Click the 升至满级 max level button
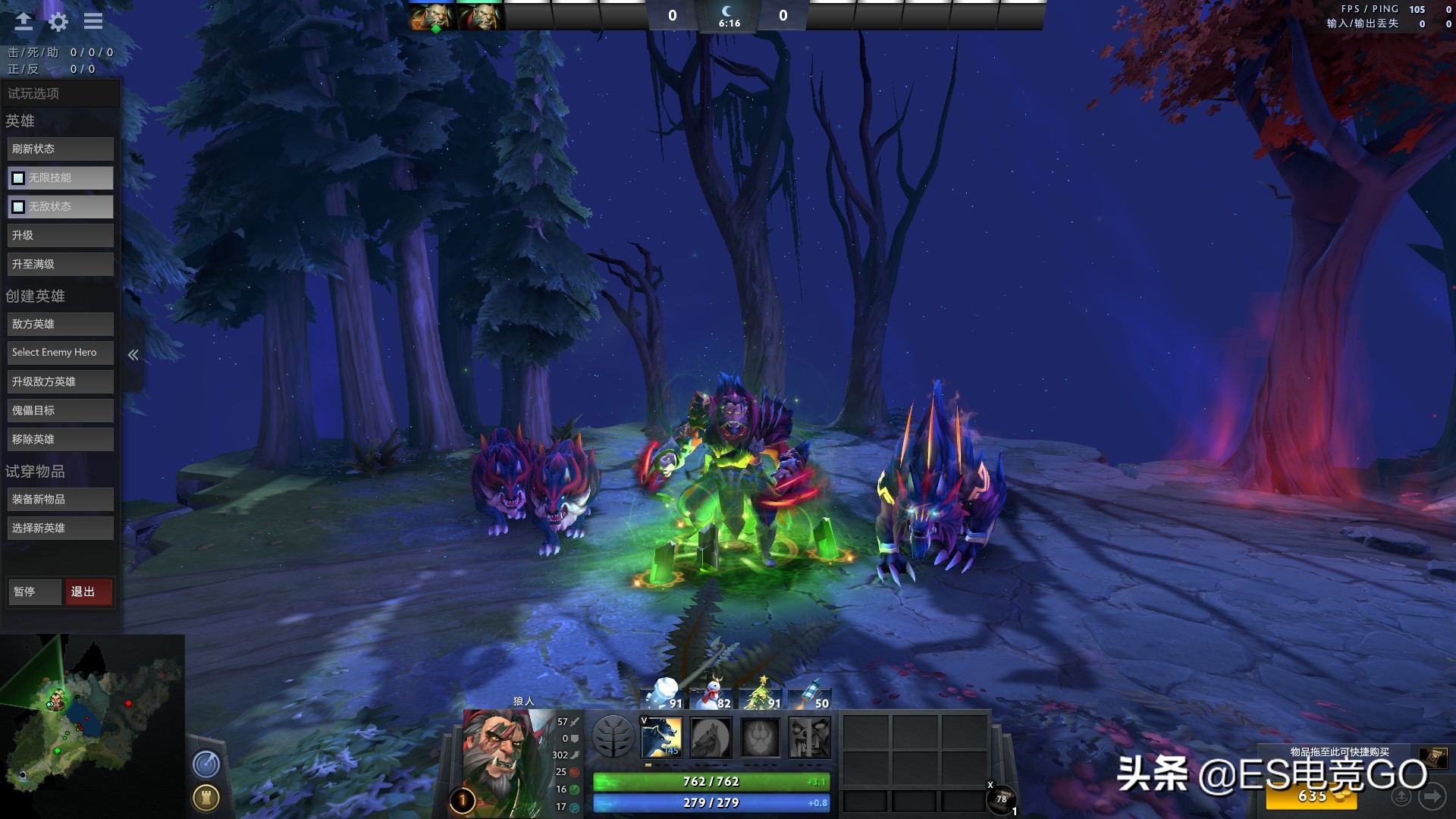The image size is (1456, 819). pos(60,263)
